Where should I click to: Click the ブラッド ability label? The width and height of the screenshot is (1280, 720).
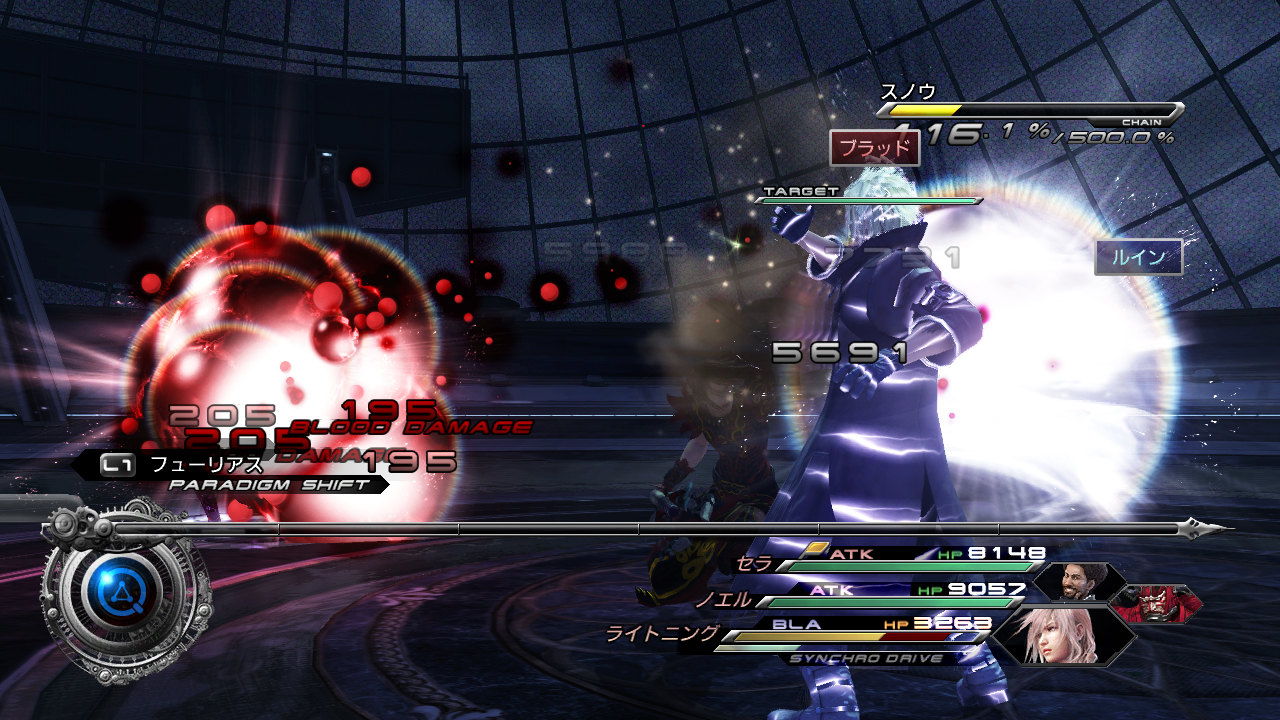coord(874,149)
